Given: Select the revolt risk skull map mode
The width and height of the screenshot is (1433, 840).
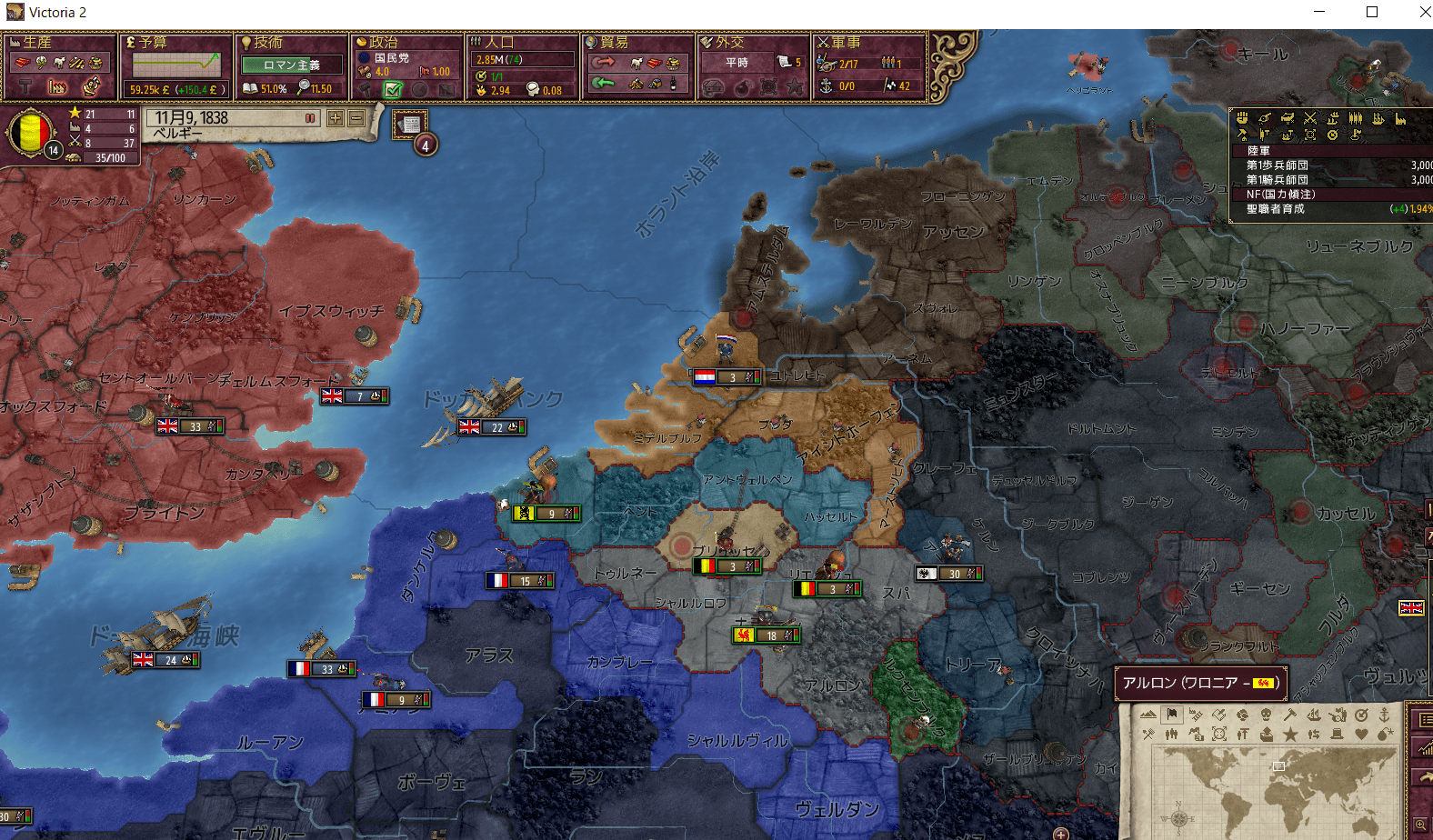Looking at the screenshot, I should (x=1266, y=715).
